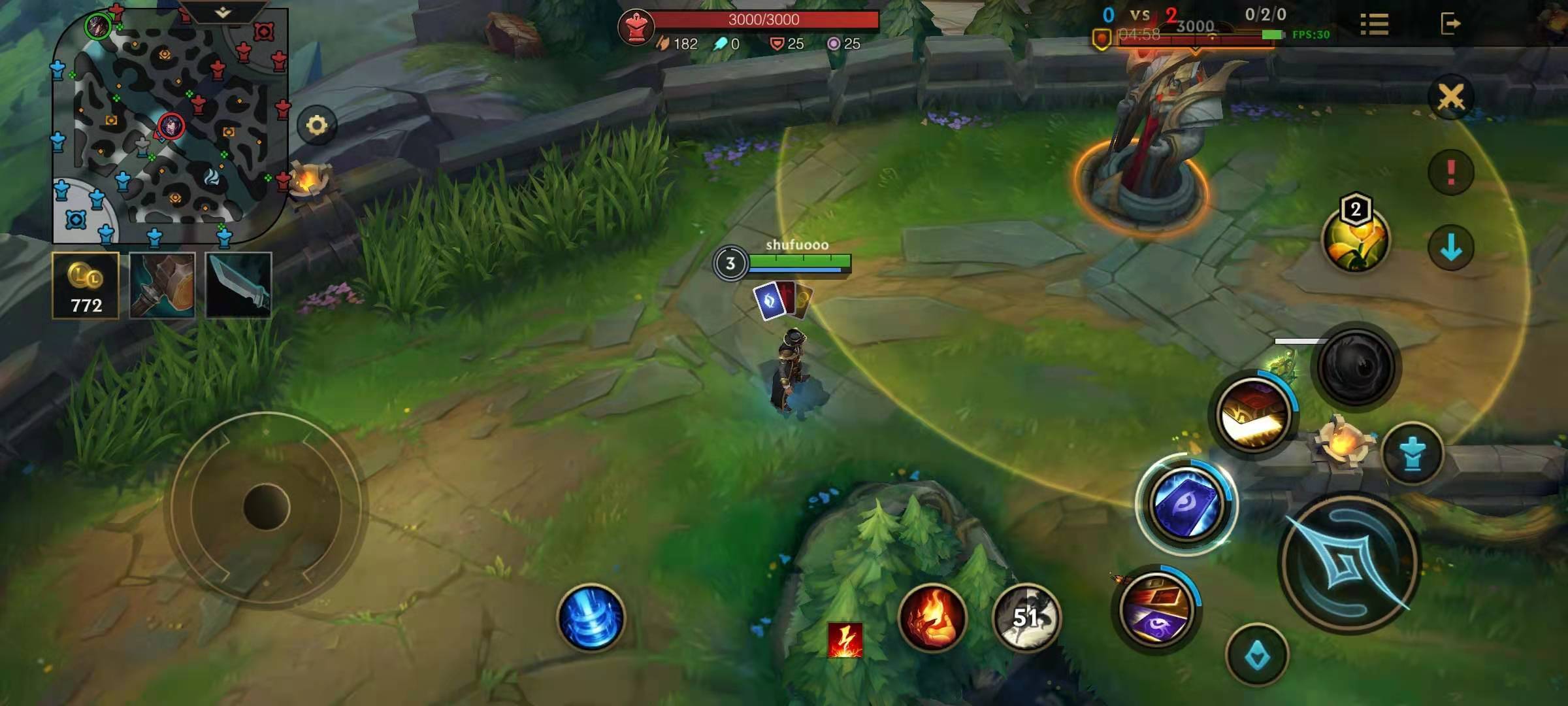Cast the Wild Cards ability
This screenshot has height=706, width=1568.
coord(1156,610)
